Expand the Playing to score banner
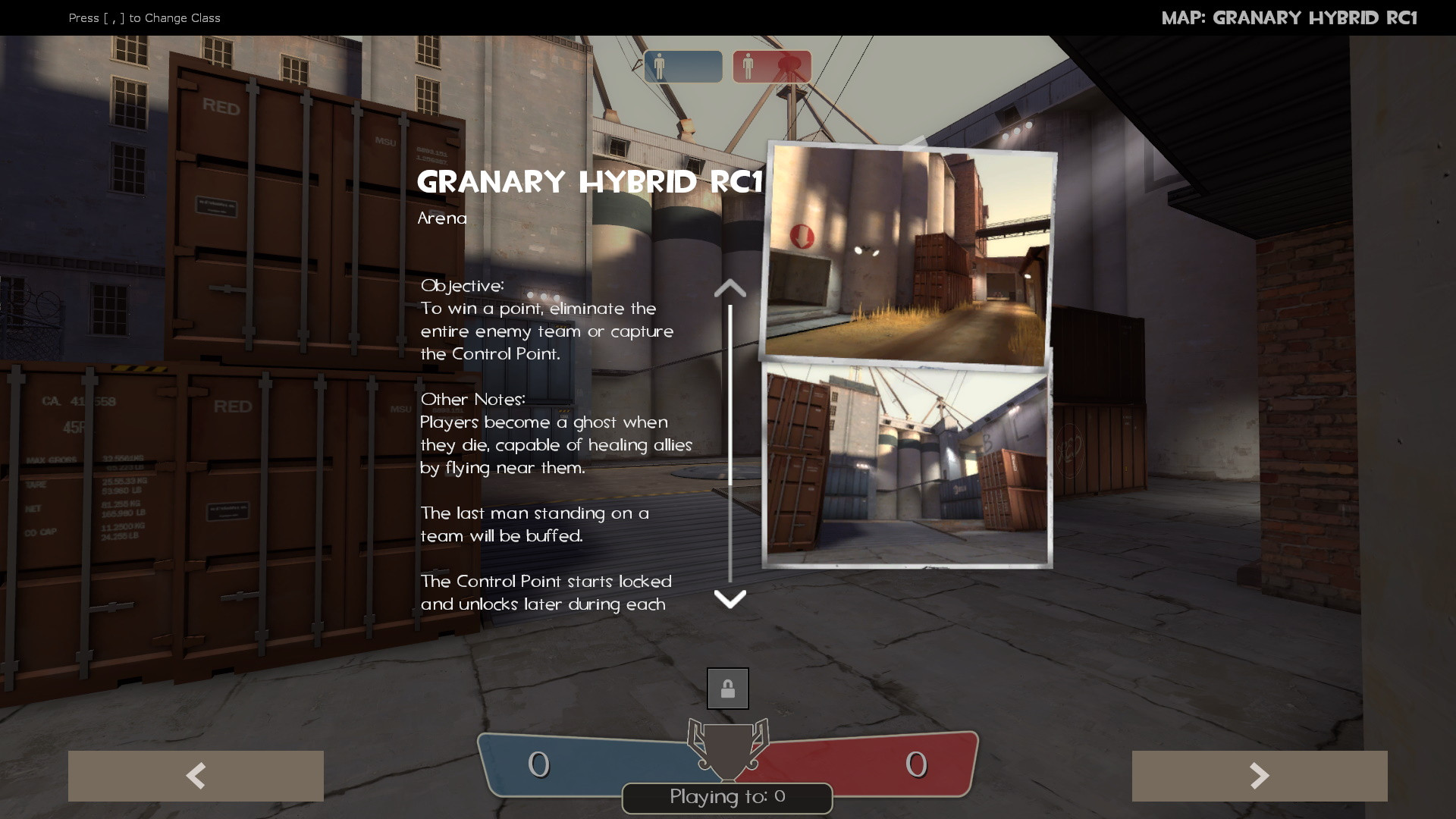 point(726,798)
